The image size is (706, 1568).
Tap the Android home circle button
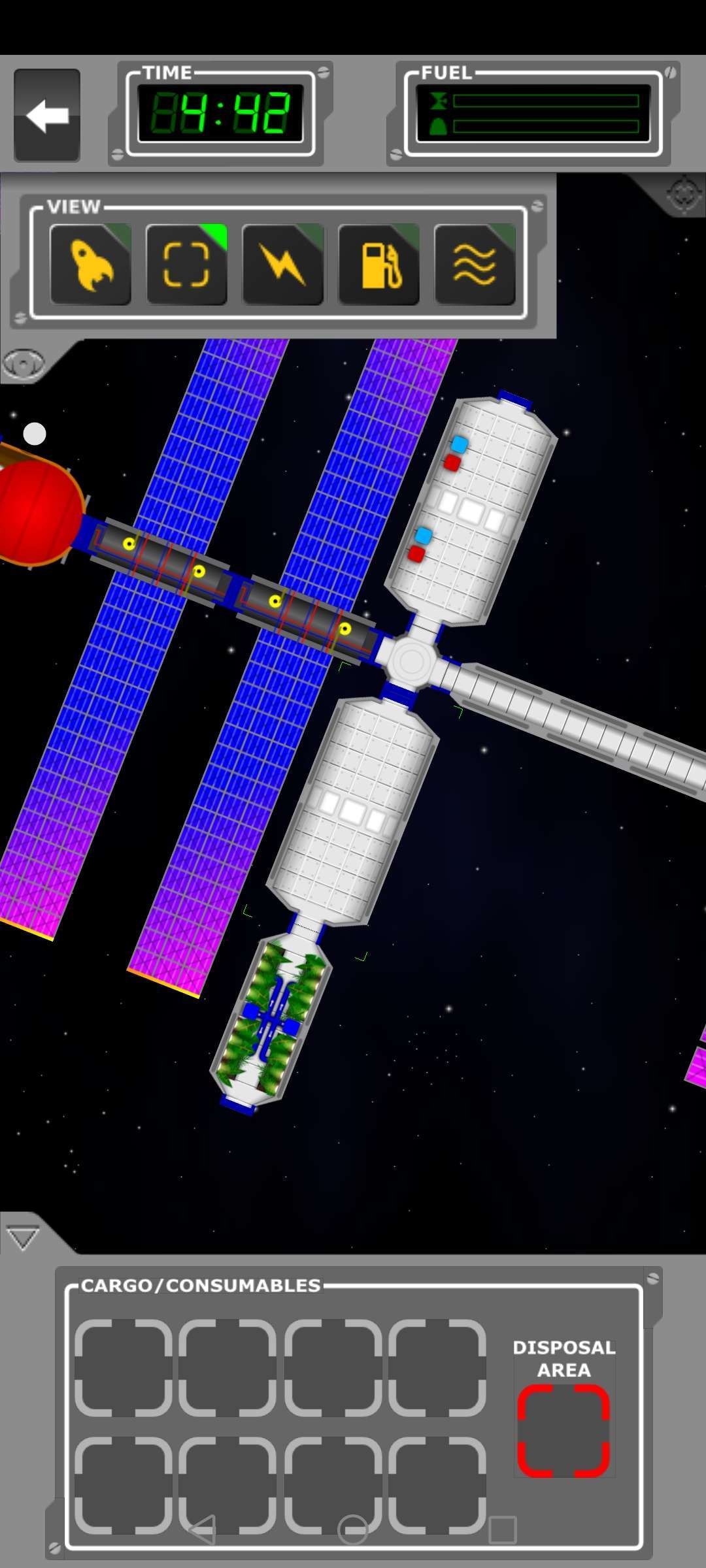(x=352, y=1529)
